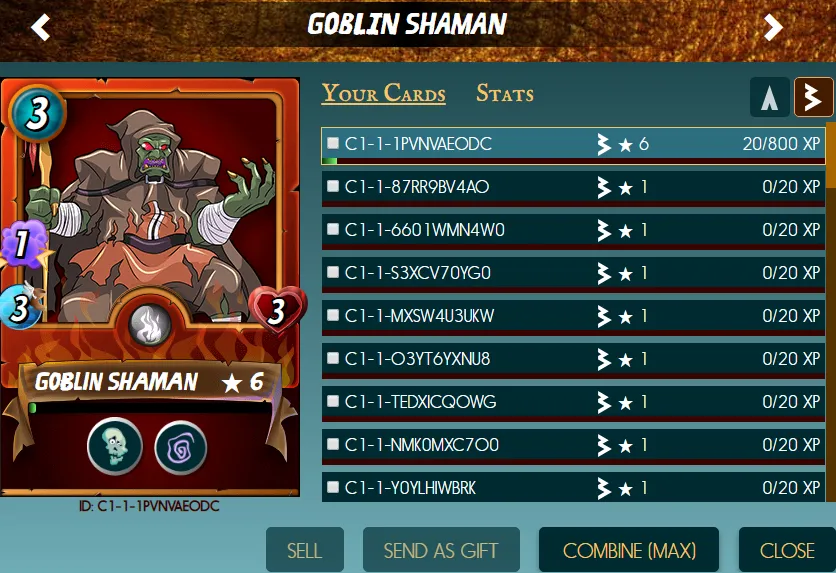Open the Your Cards tab
The image size is (836, 573).
(383, 94)
